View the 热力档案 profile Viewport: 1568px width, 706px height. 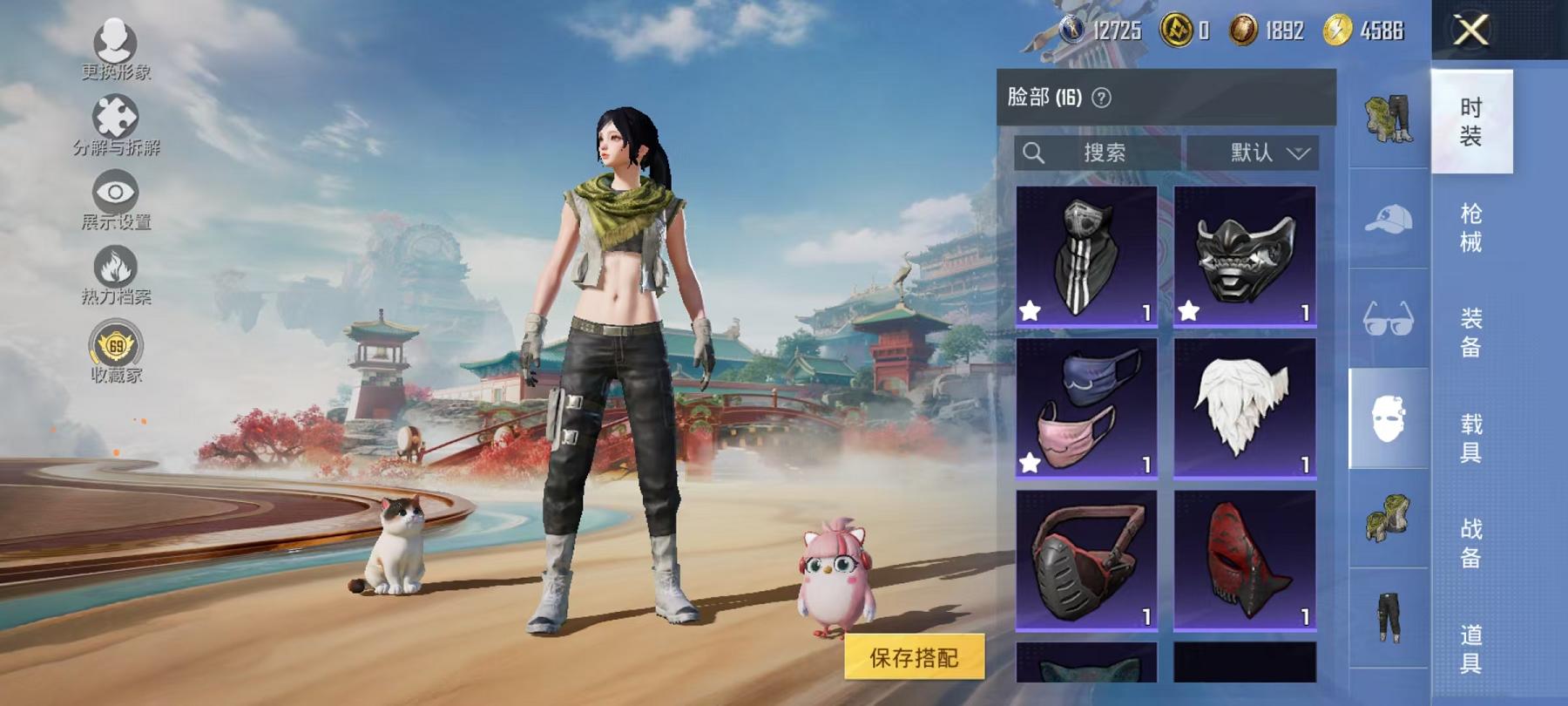(x=115, y=266)
